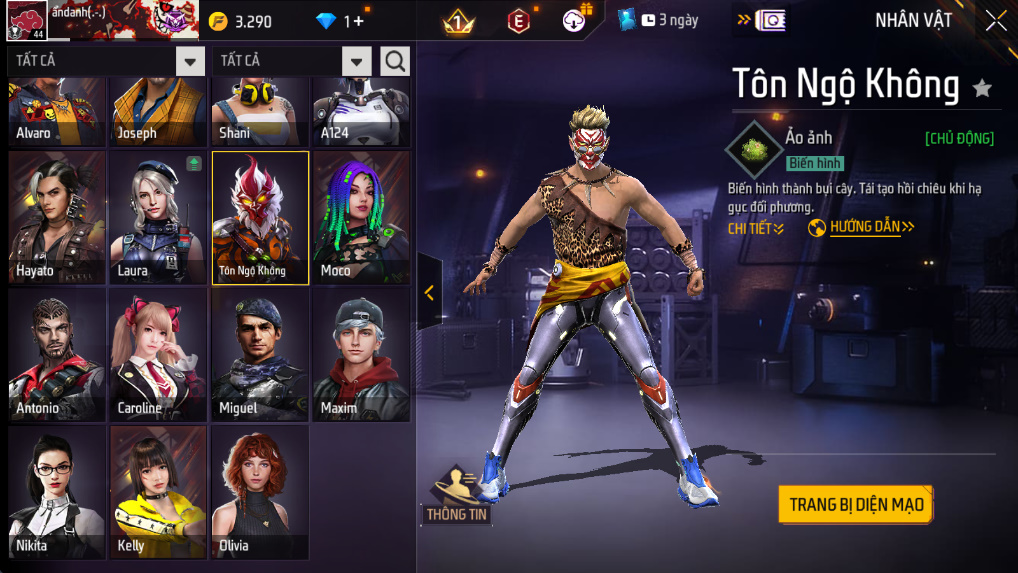The height and width of the screenshot is (573, 1018).
Task: Choose Laura from the character list
Action: [159, 218]
